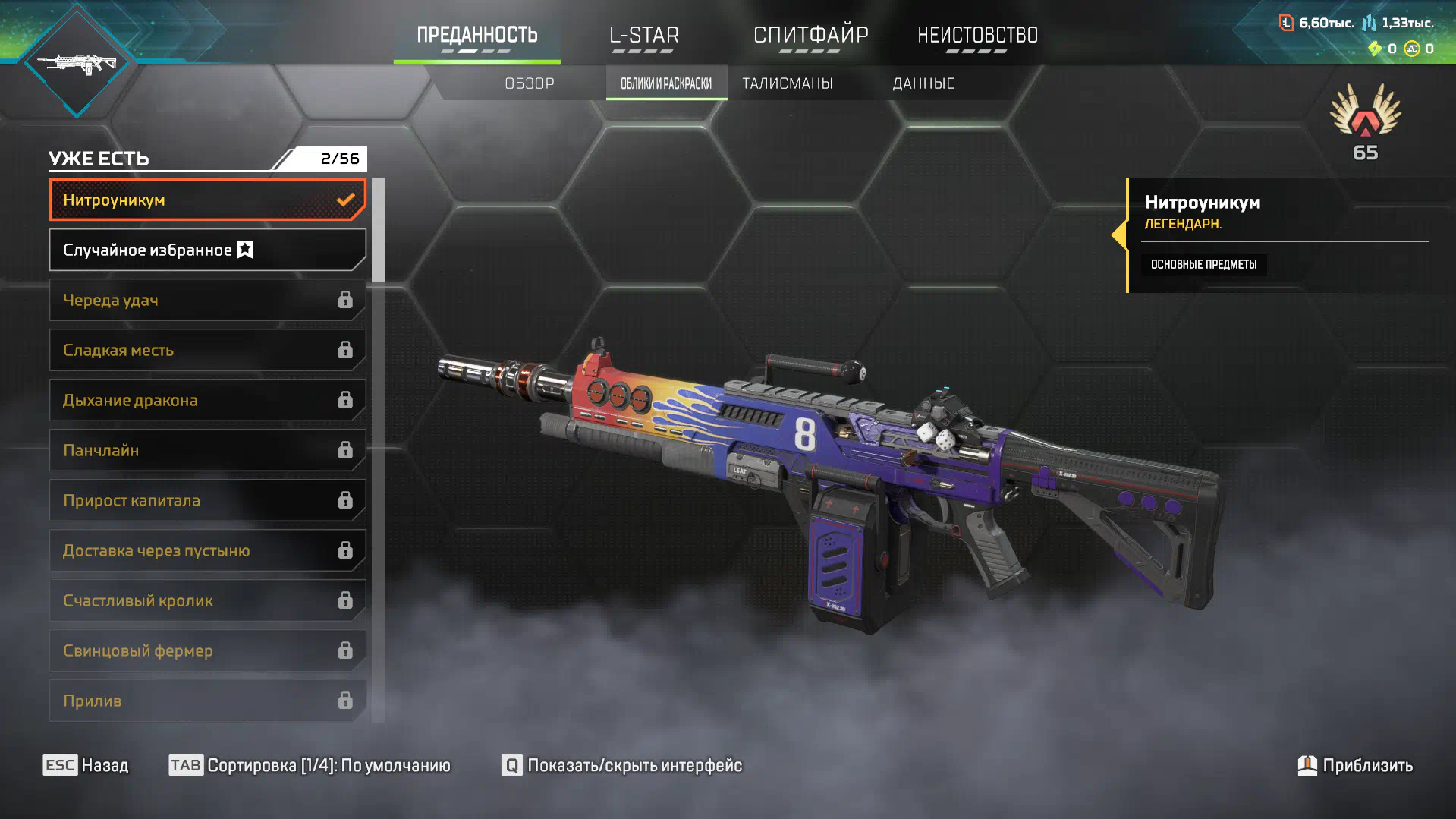The image size is (1456, 819).
Task: Choose the Случайное избранное option
Action: (207, 250)
